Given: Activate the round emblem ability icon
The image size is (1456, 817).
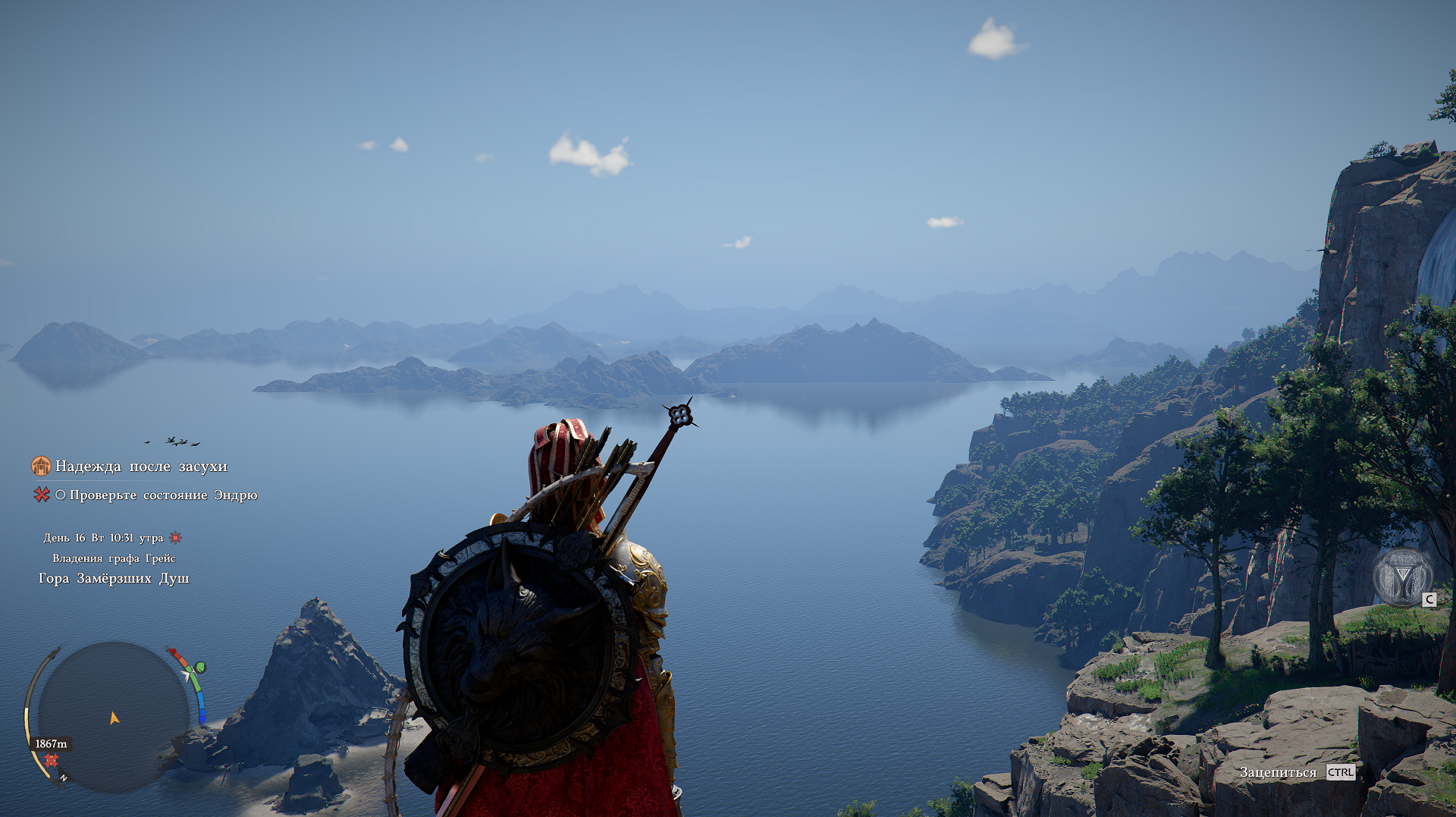Looking at the screenshot, I should click(1402, 578).
